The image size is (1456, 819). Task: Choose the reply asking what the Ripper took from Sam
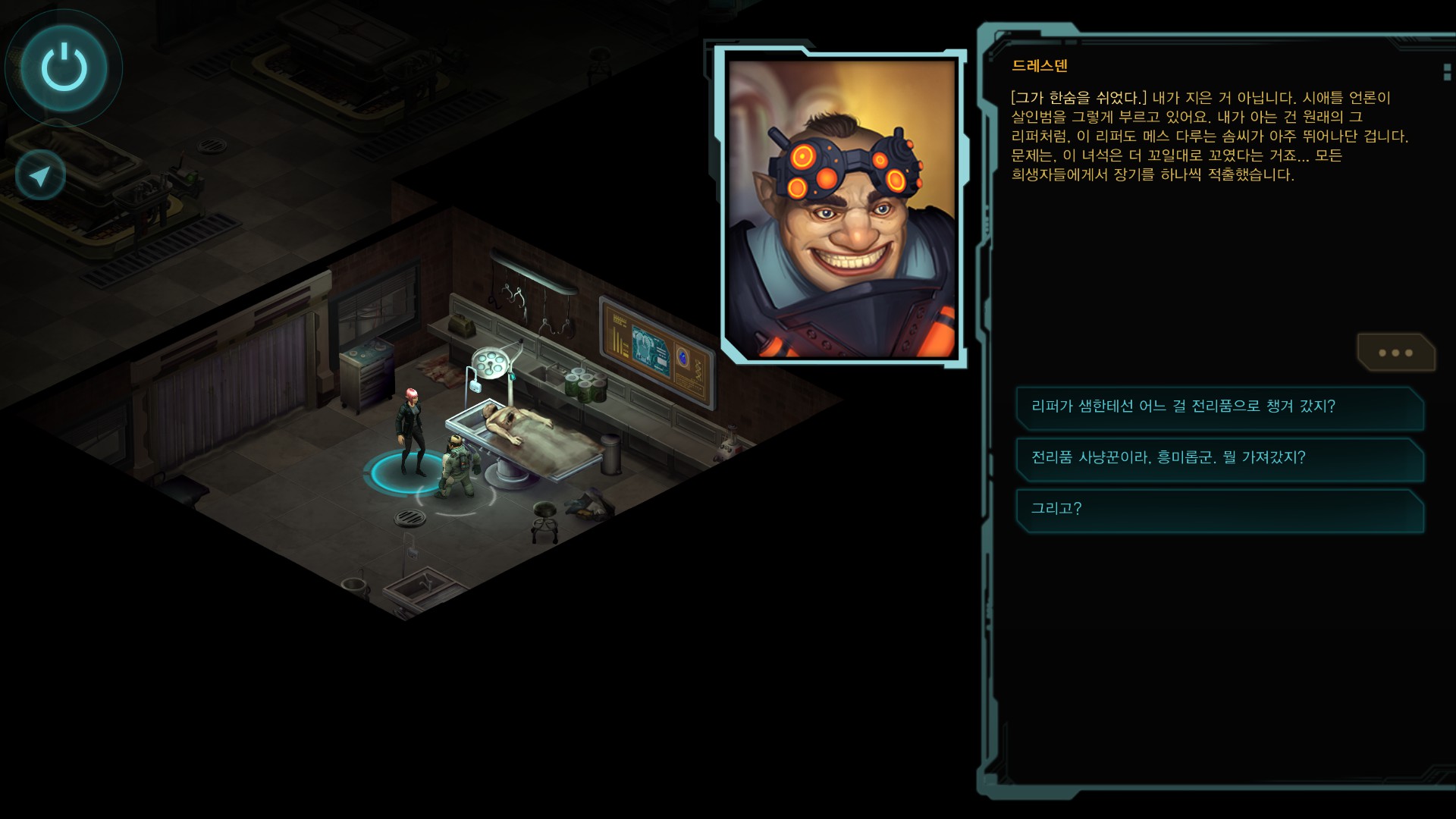click(x=1219, y=407)
